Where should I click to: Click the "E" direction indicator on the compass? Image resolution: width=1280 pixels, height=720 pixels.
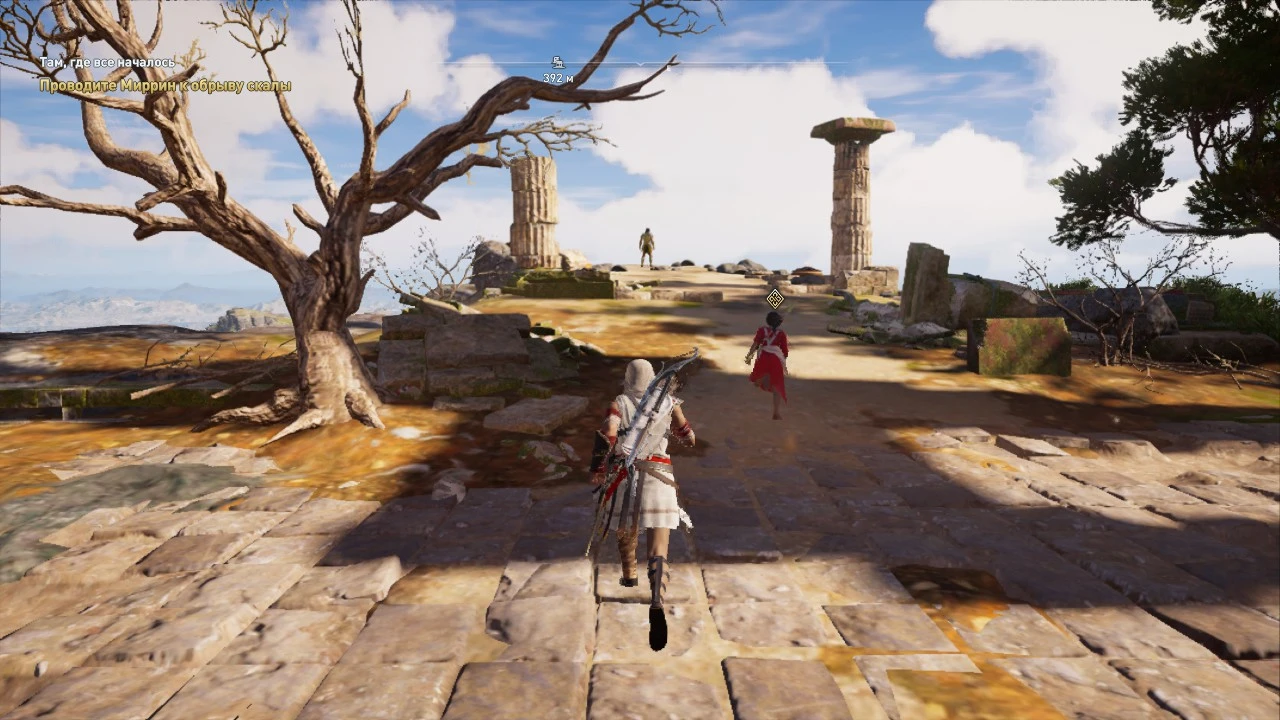coord(670,68)
